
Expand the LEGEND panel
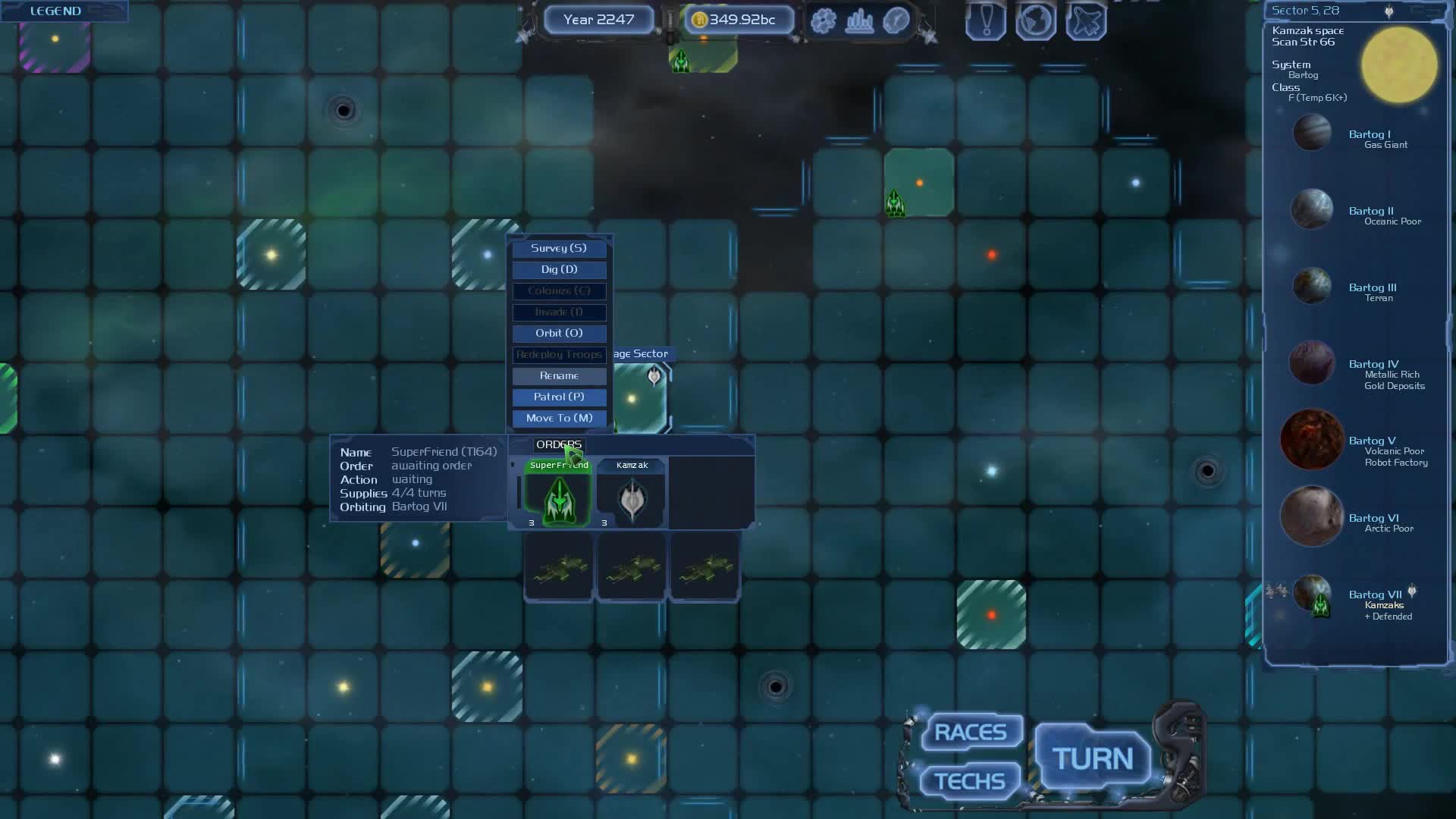pyautogui.click(x=55, y=11)
